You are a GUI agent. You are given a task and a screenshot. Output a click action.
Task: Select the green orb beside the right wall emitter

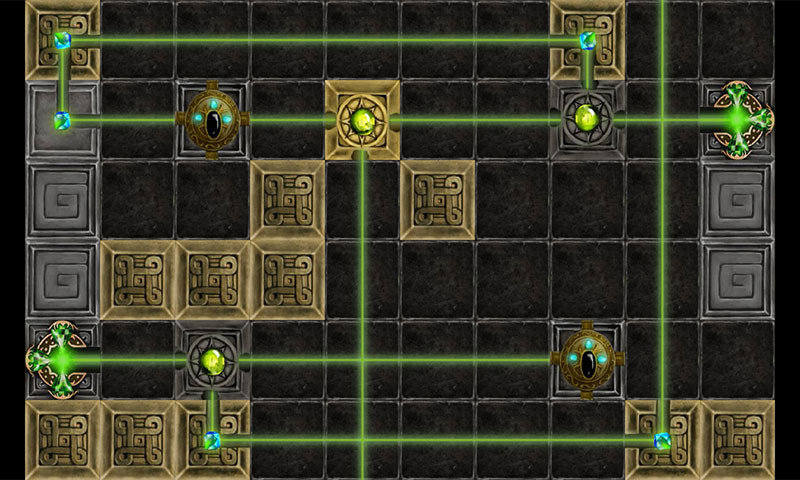click(587, 120)
